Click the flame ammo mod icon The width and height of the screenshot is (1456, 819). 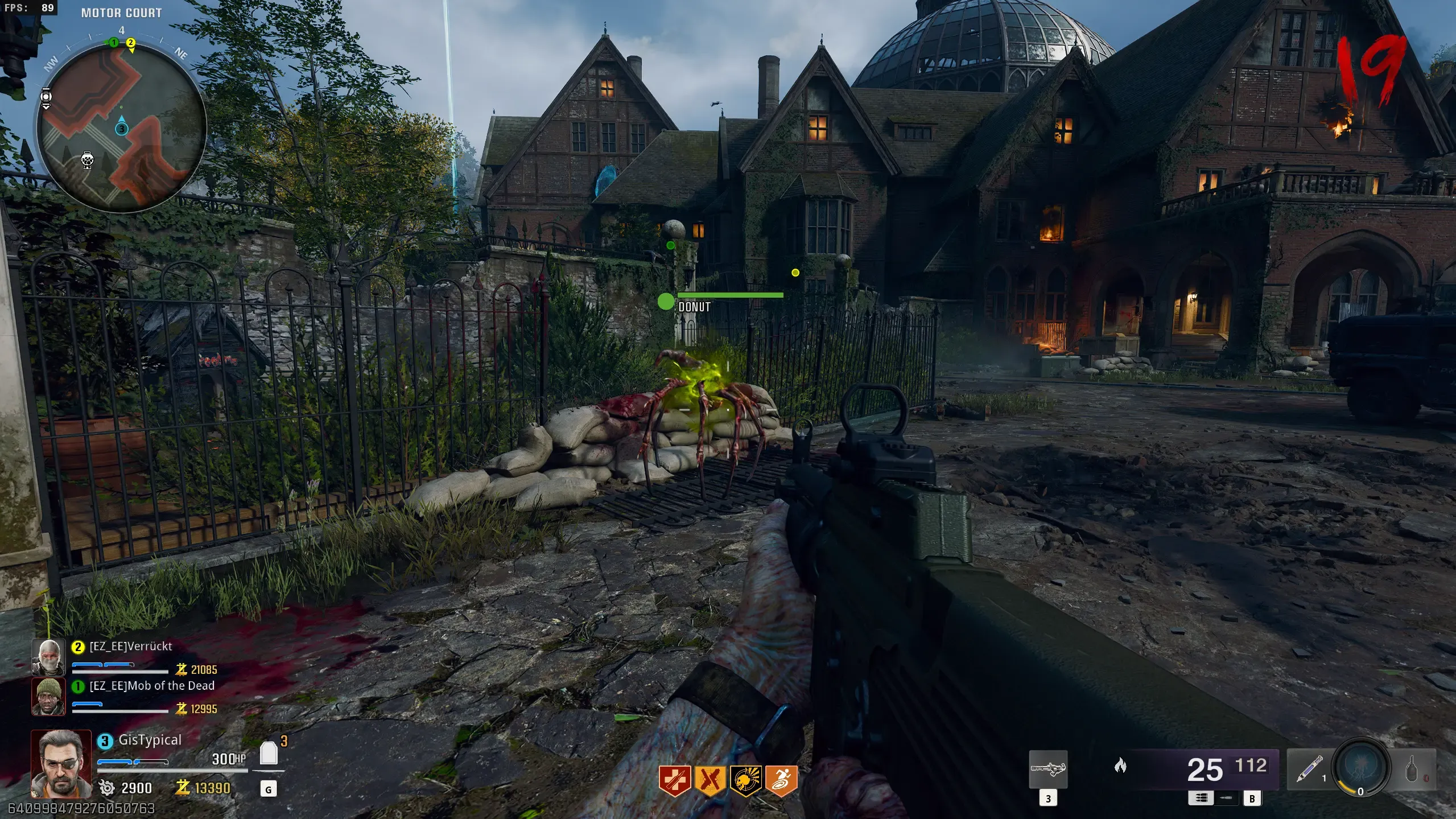pyautogui.click(x=1120, y=766)
